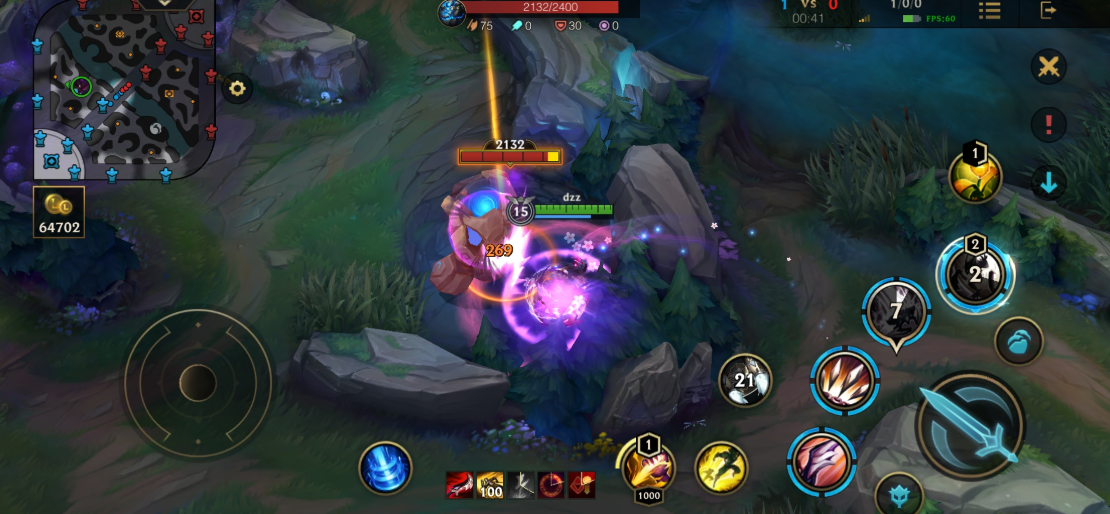Activate the ability with 2 stacks
Viewport: 1110px width, 514px height.
pos(975,274)
